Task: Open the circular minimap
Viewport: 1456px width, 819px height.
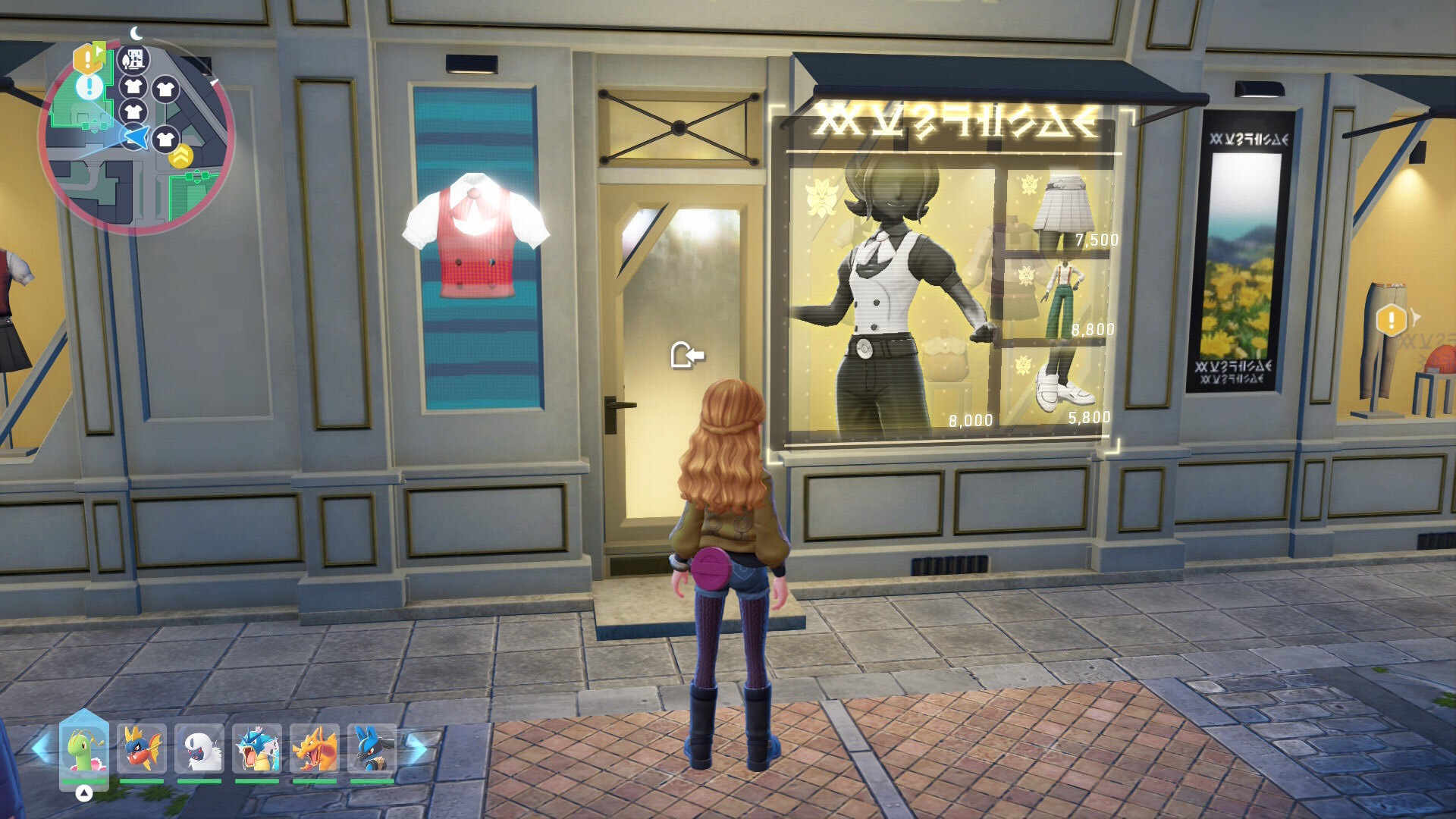Action: [136, 136]
